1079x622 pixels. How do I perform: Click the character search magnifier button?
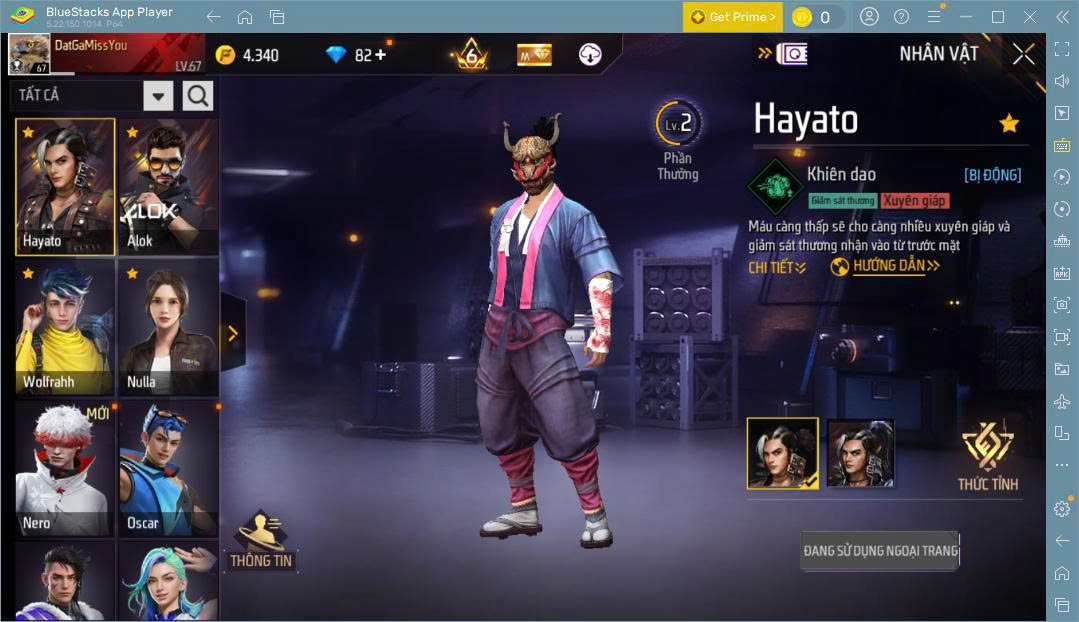coord(198,96)
